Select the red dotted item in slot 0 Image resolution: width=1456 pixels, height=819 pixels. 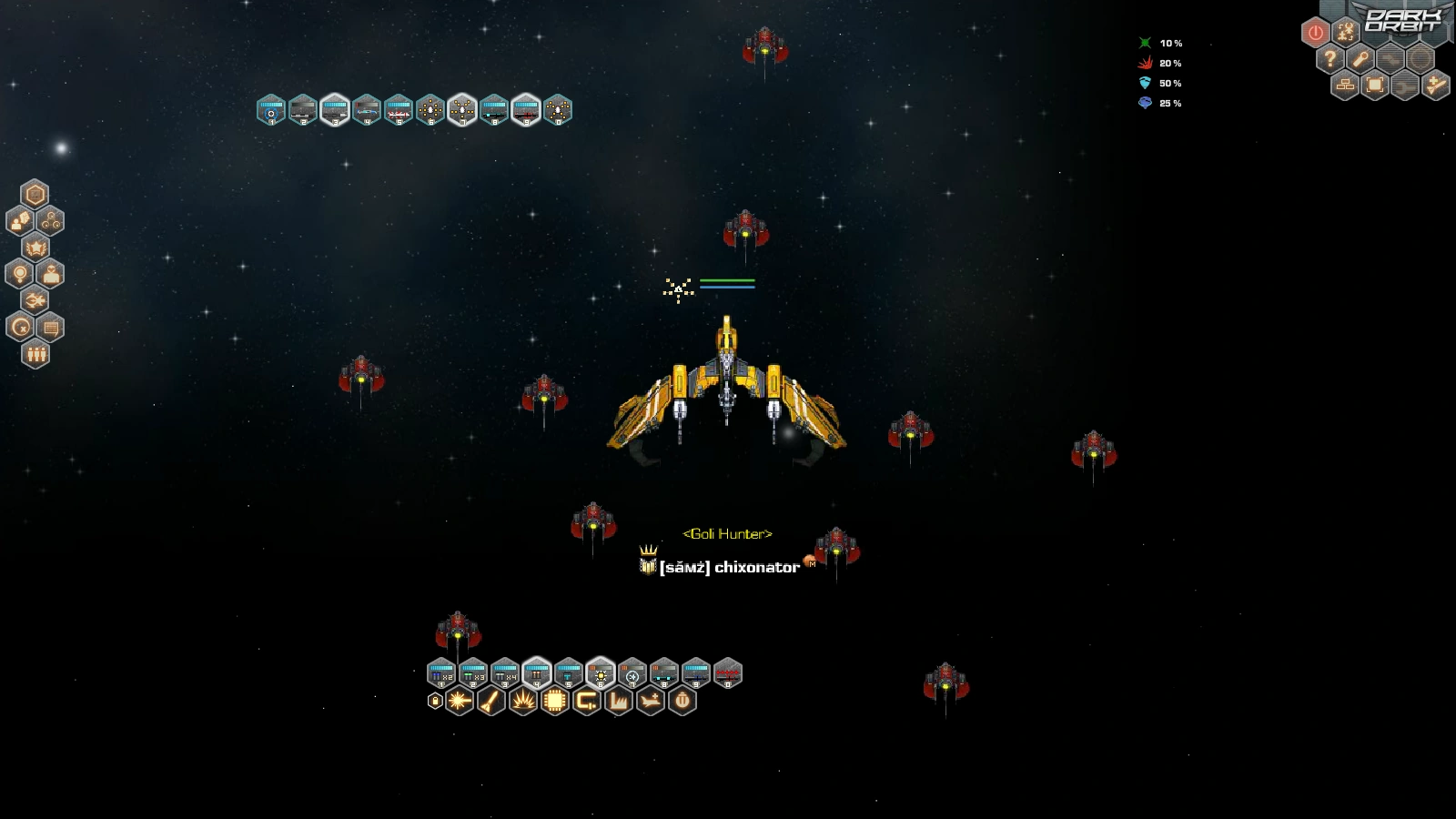[728, 673]
